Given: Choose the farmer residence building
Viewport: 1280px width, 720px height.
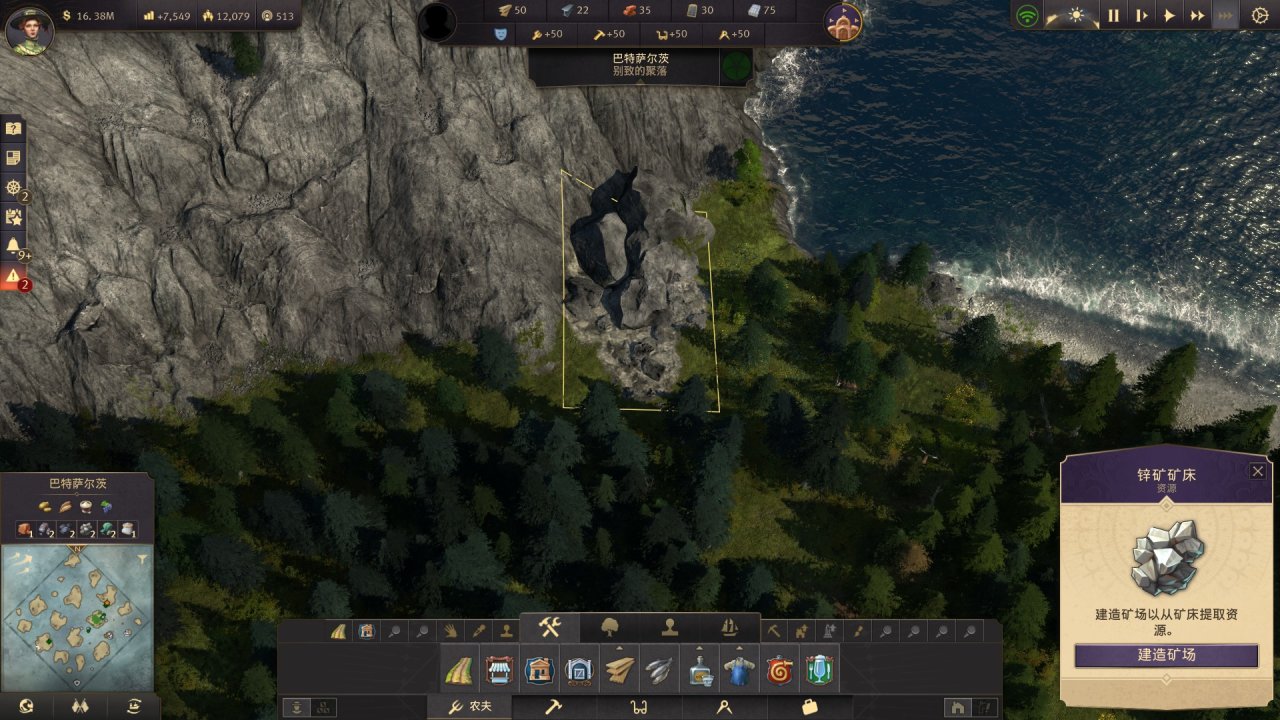Looking at the screenshot, I should (x=539, y=670).
